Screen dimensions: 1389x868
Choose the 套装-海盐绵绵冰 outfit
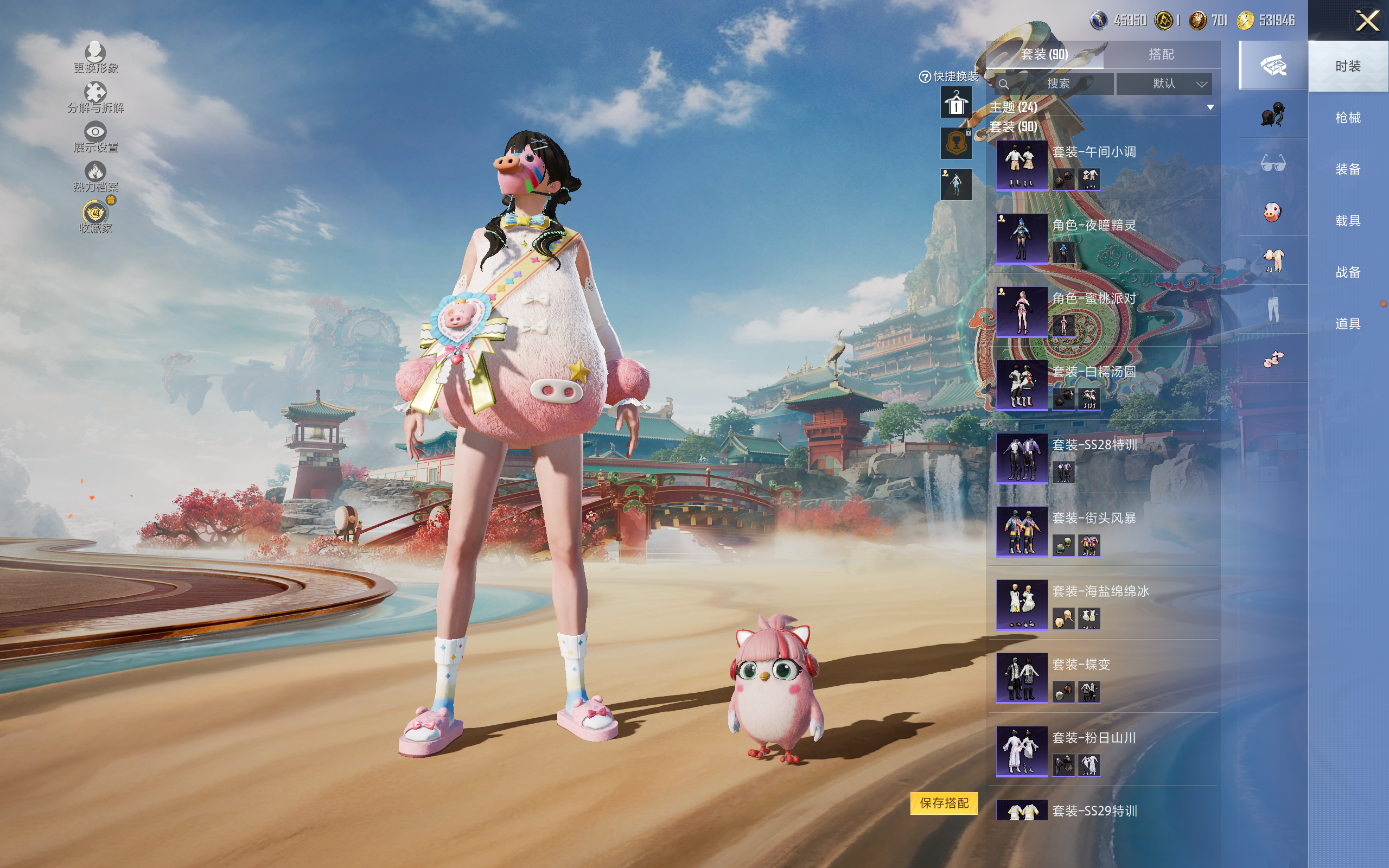click(1022, 604)
